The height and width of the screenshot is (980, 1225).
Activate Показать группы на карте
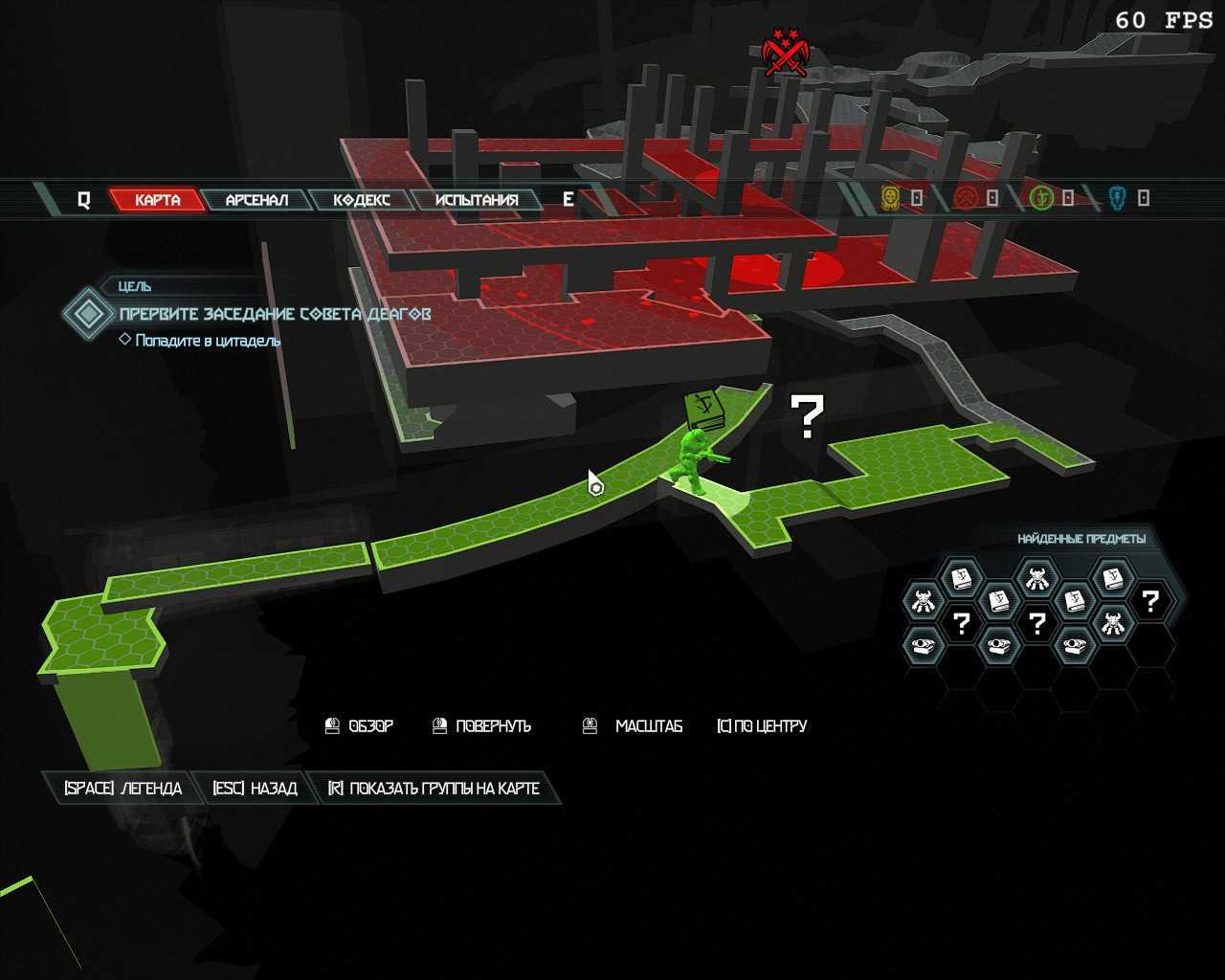[434, 789]
